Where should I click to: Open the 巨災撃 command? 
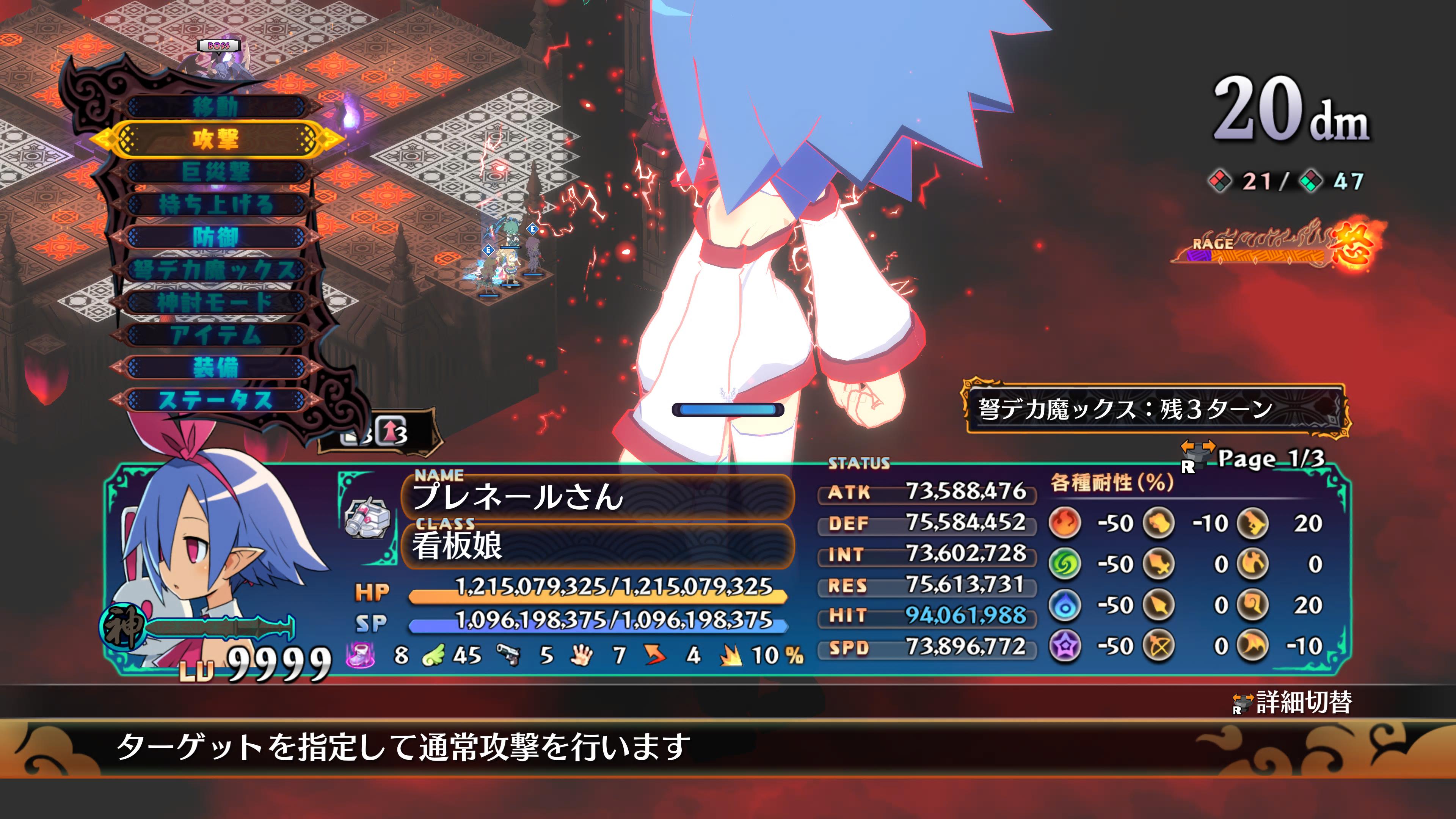215,172
